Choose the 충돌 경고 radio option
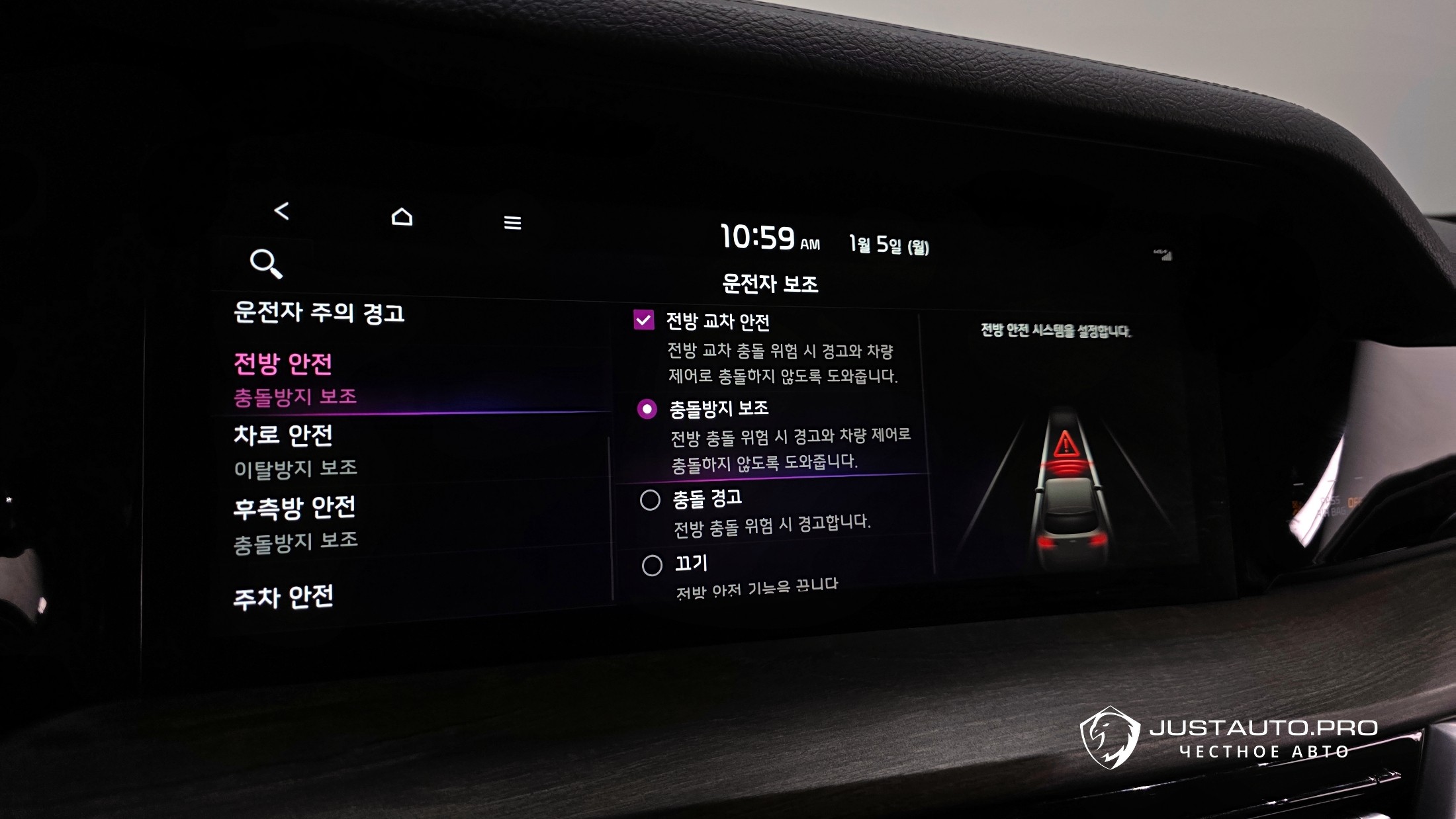Viewport: 1456px width, 819px height. click(650, 500)
